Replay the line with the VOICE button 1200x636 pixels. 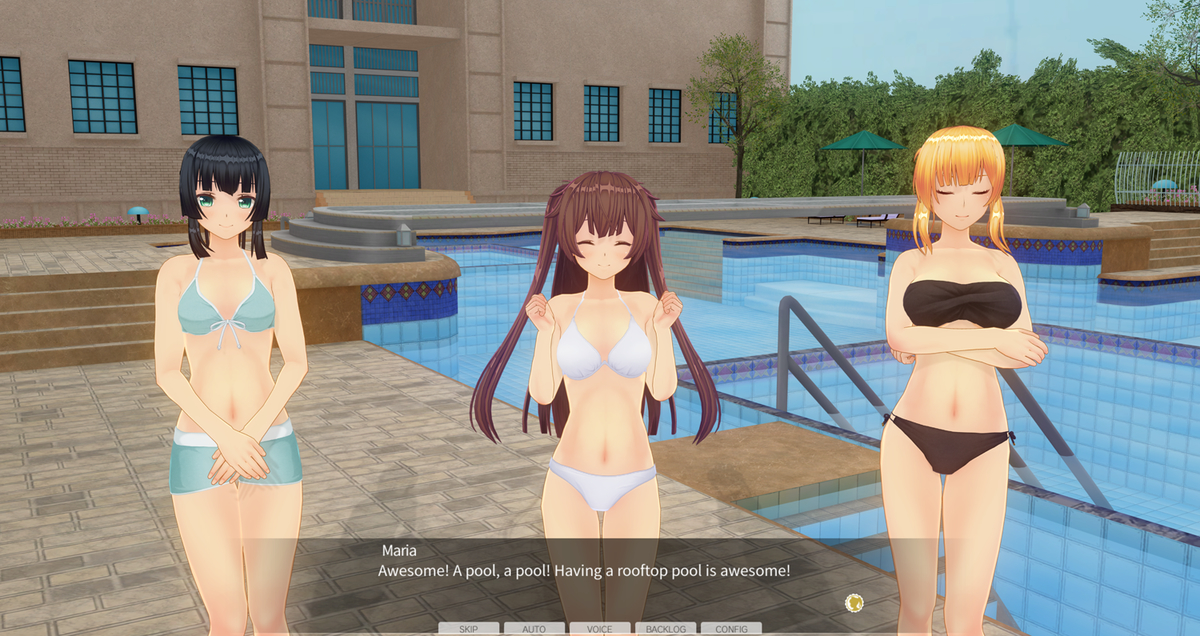click(x=600, y=629)
